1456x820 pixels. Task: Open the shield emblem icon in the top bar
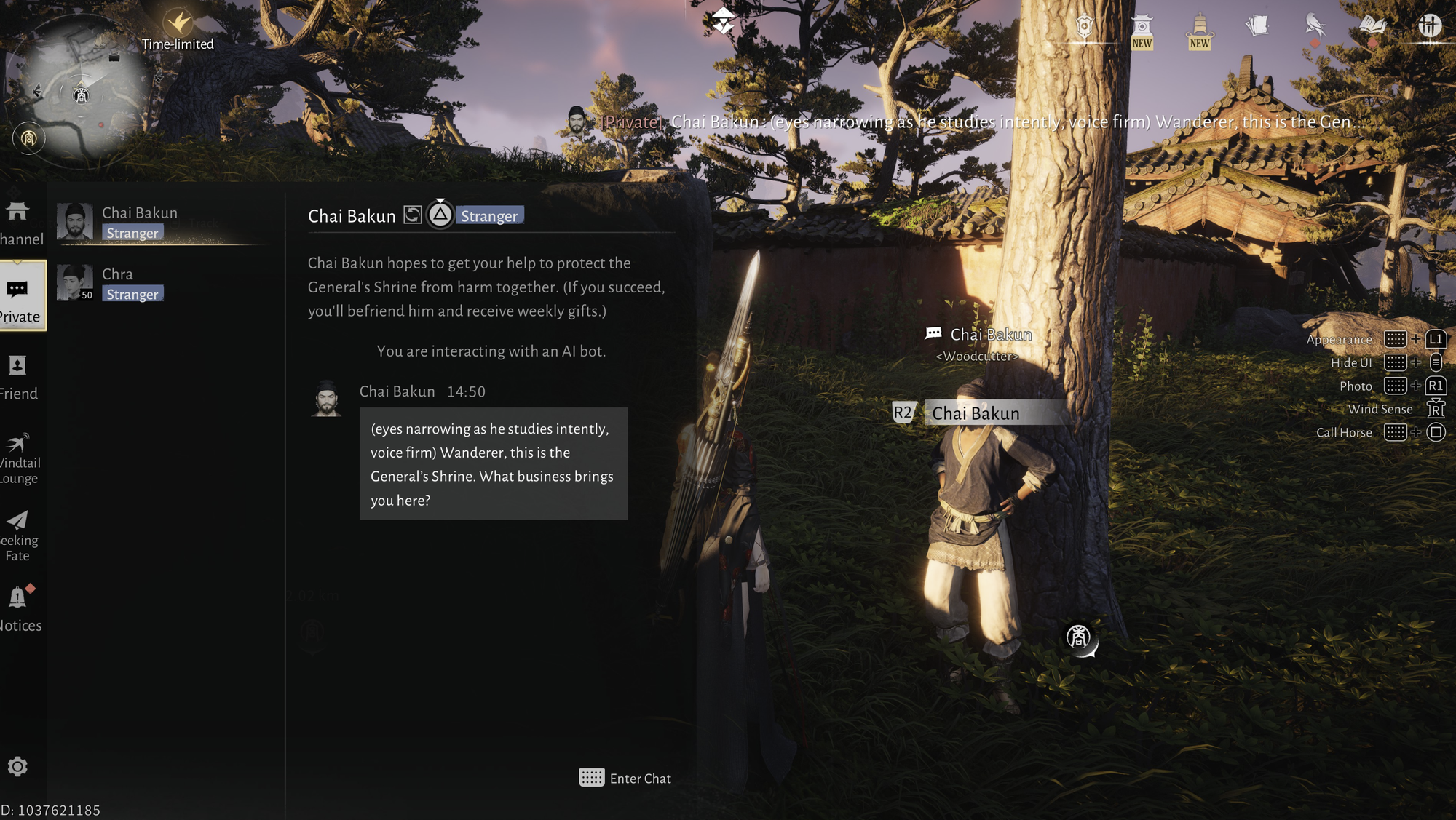click(x=1084, y=28)
